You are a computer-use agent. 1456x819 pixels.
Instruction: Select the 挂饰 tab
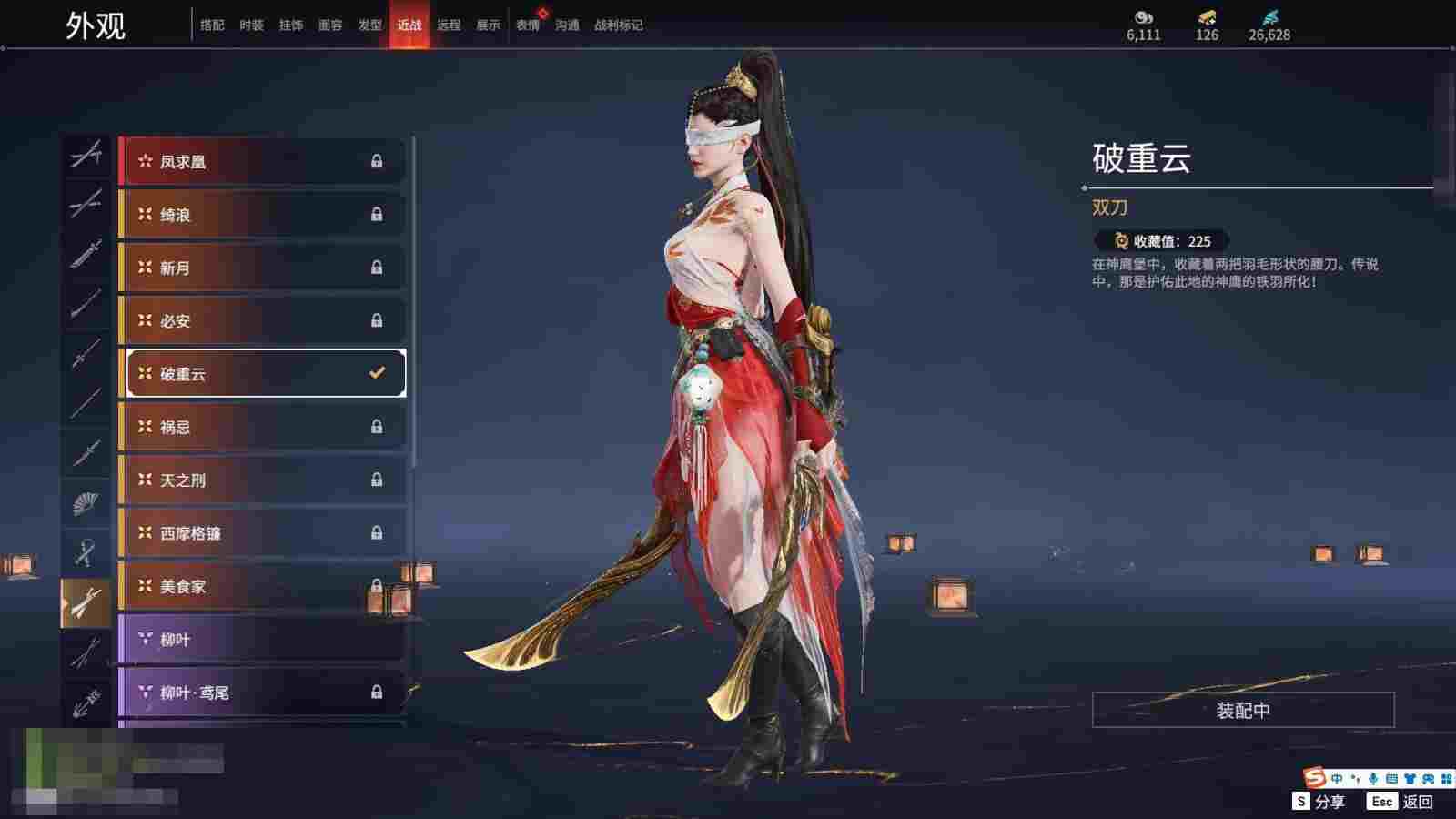click(291, 25)
